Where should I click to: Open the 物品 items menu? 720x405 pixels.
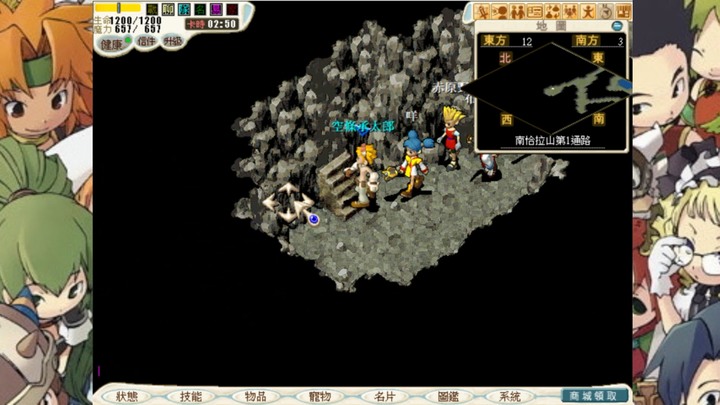pyautogui.click(x=255, y=396)
